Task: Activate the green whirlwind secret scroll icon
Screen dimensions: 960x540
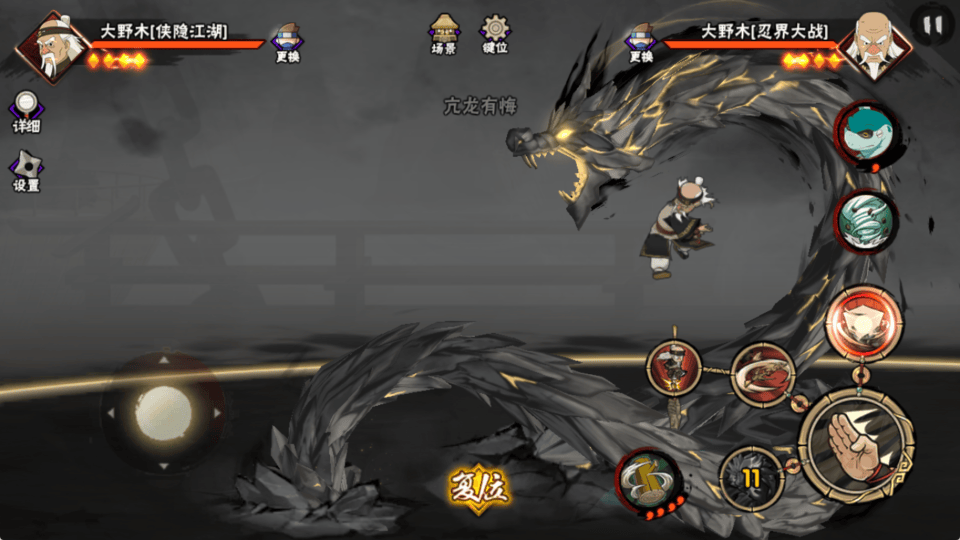Action: click(865, 221)
